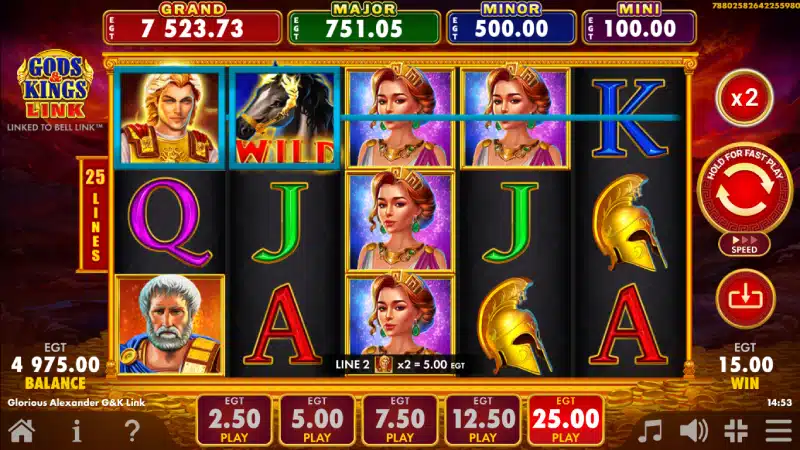This screenshot has height=450, width=800.
Task: Mute sound with the speaker icon
Action: point(694,431)
